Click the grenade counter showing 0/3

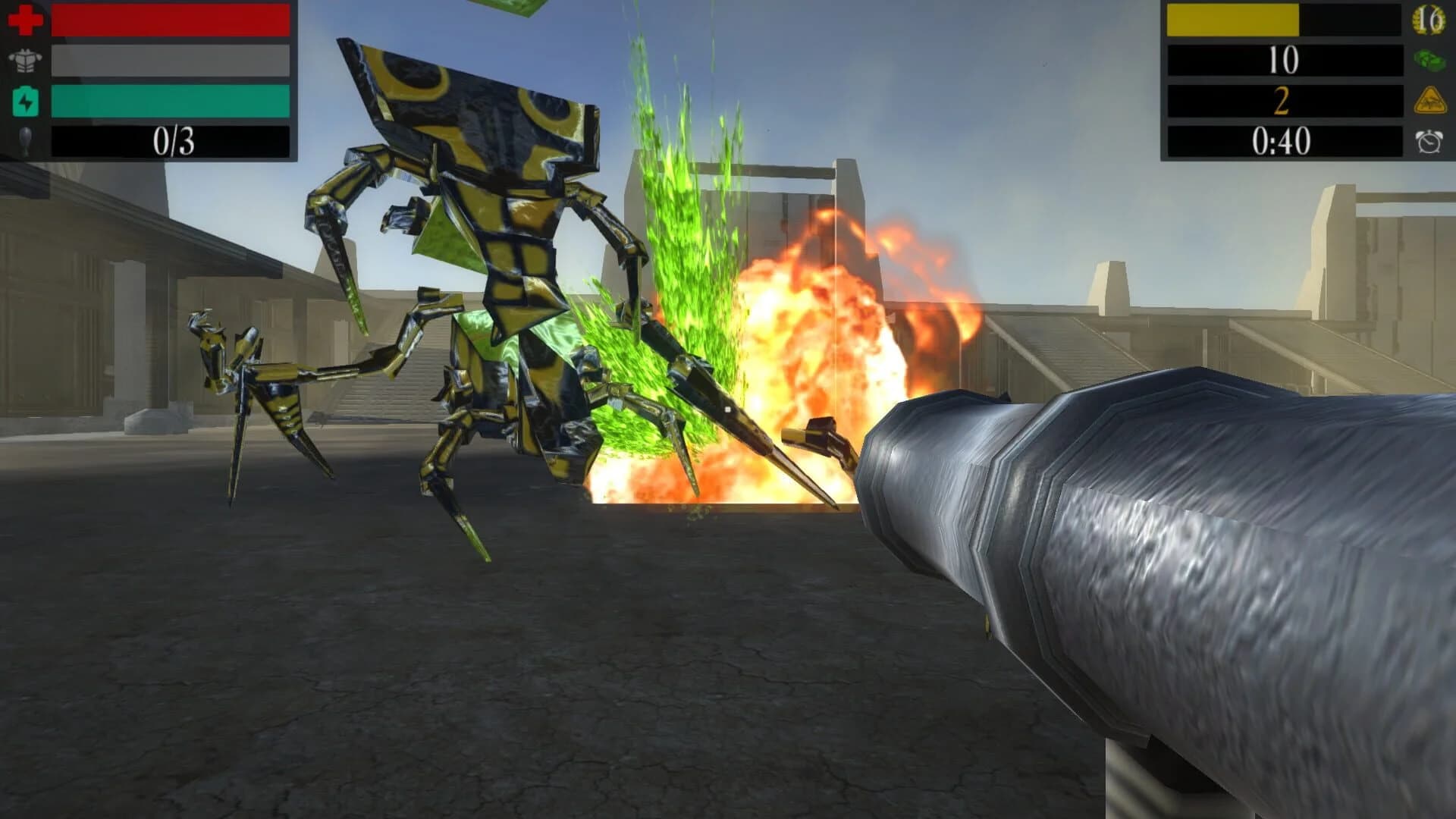point(171,141)
